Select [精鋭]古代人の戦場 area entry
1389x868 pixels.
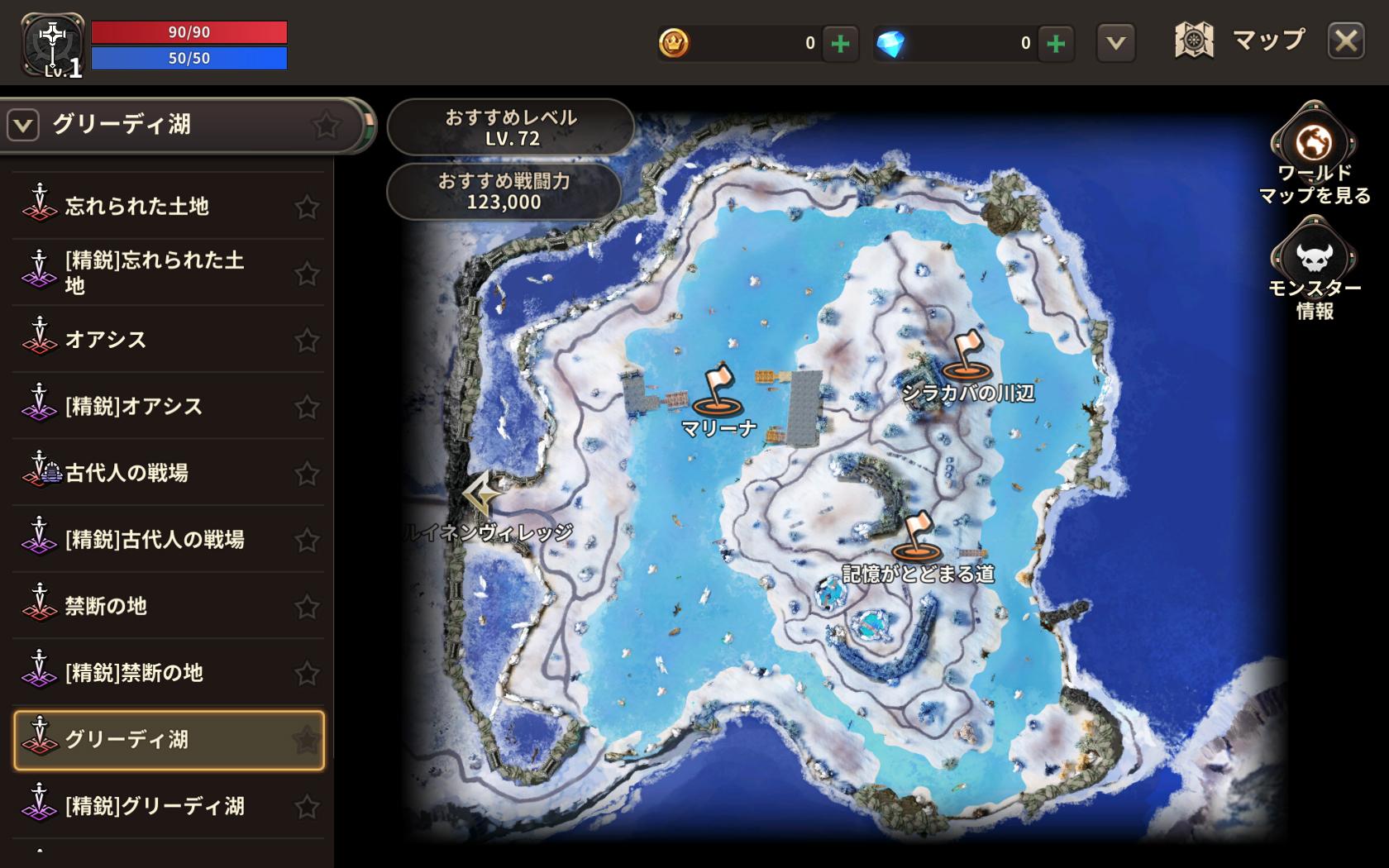[155, 540]
